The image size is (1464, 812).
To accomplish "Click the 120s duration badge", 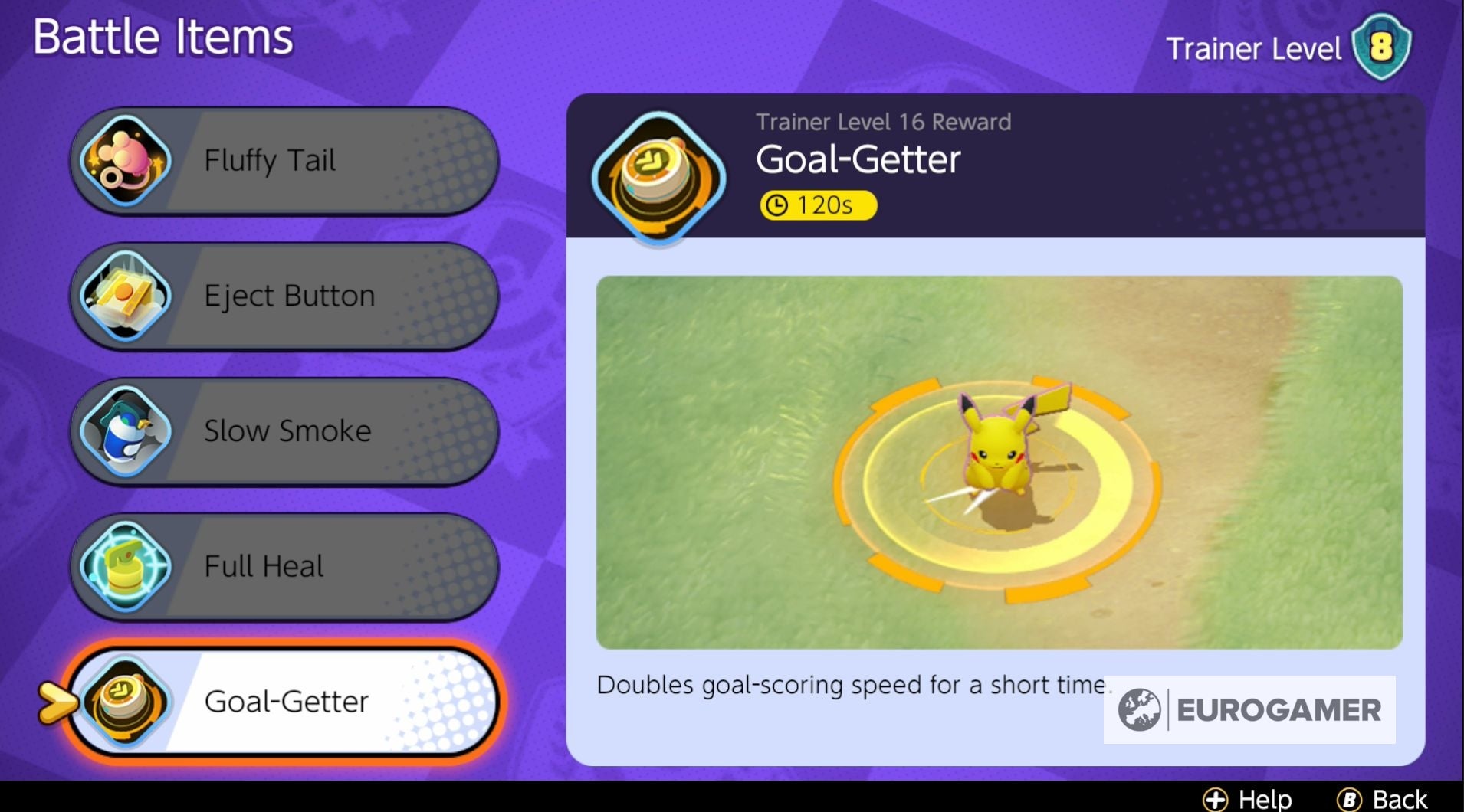I will (817, 205).
